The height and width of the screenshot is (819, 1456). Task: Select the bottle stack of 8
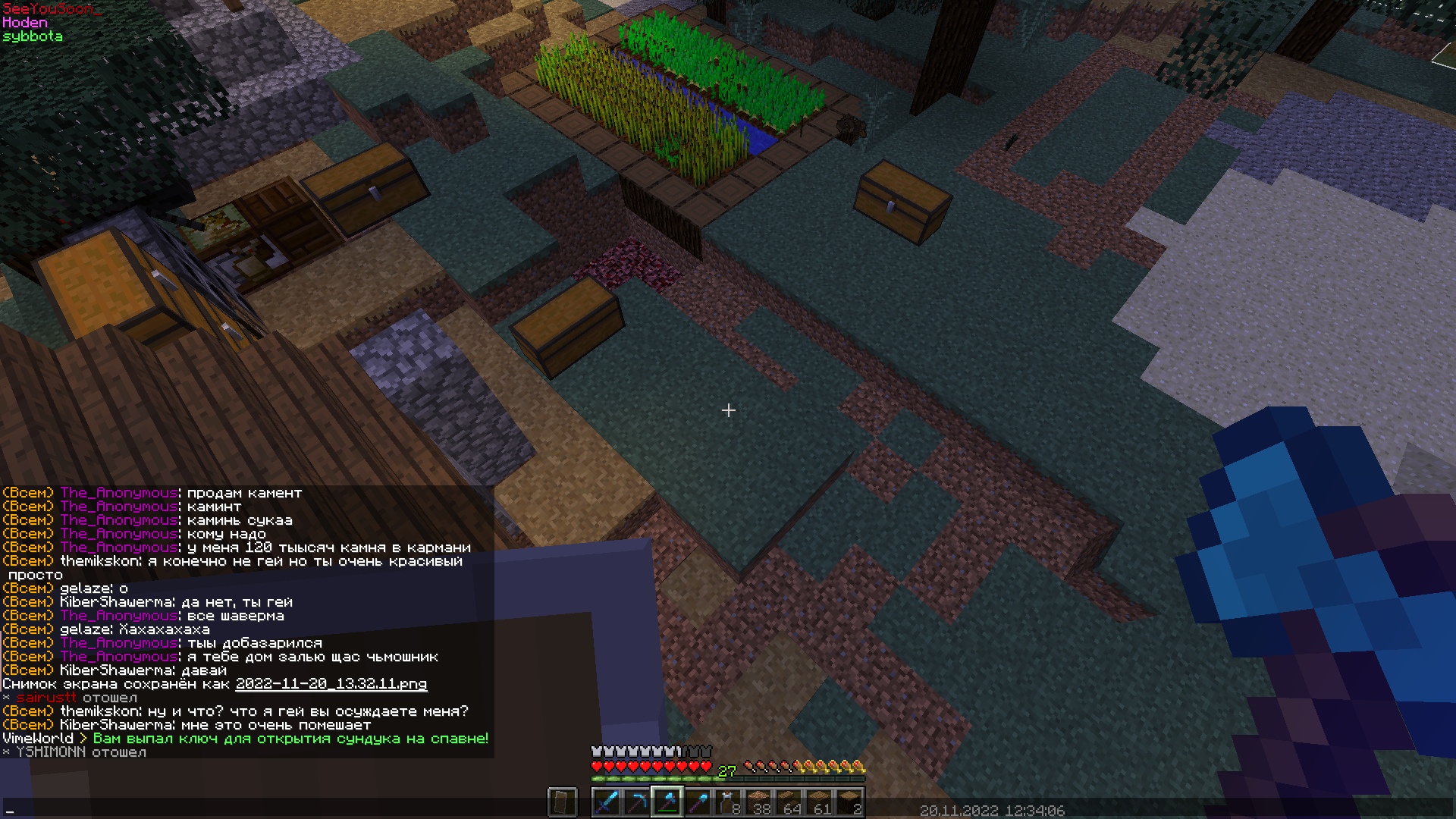[728, 802]
